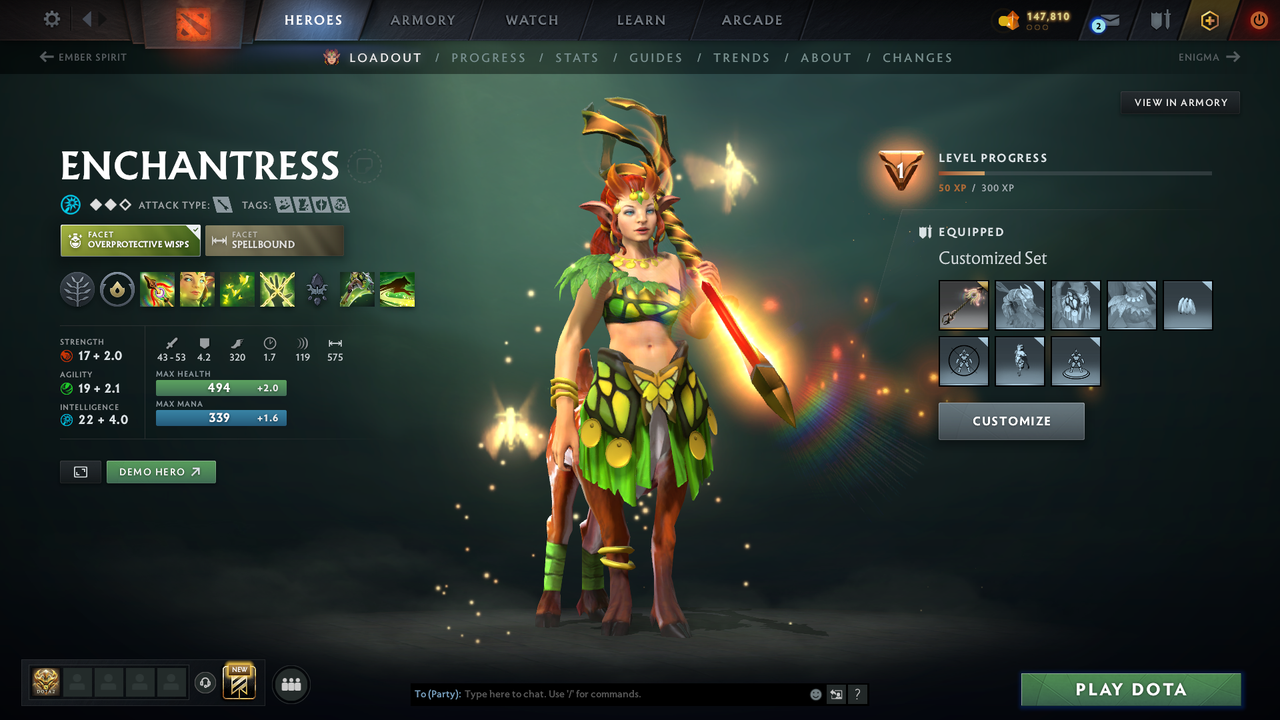Expand the friends list grid icon near chat
Viewport: 1280px width, 720px height.
(x=290, y=684)
